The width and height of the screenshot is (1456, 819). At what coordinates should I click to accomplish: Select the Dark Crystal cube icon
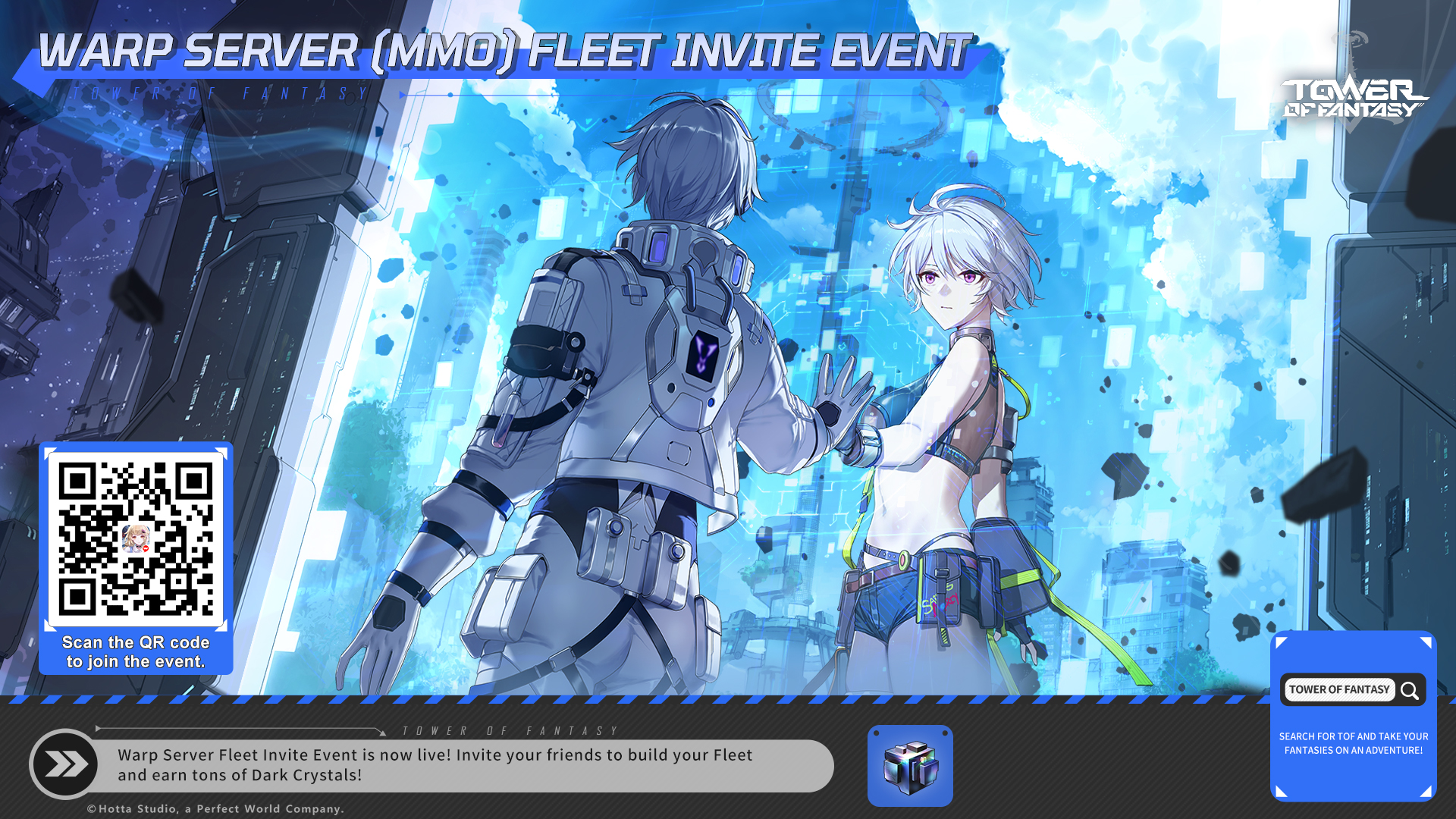tap(910, 766)
